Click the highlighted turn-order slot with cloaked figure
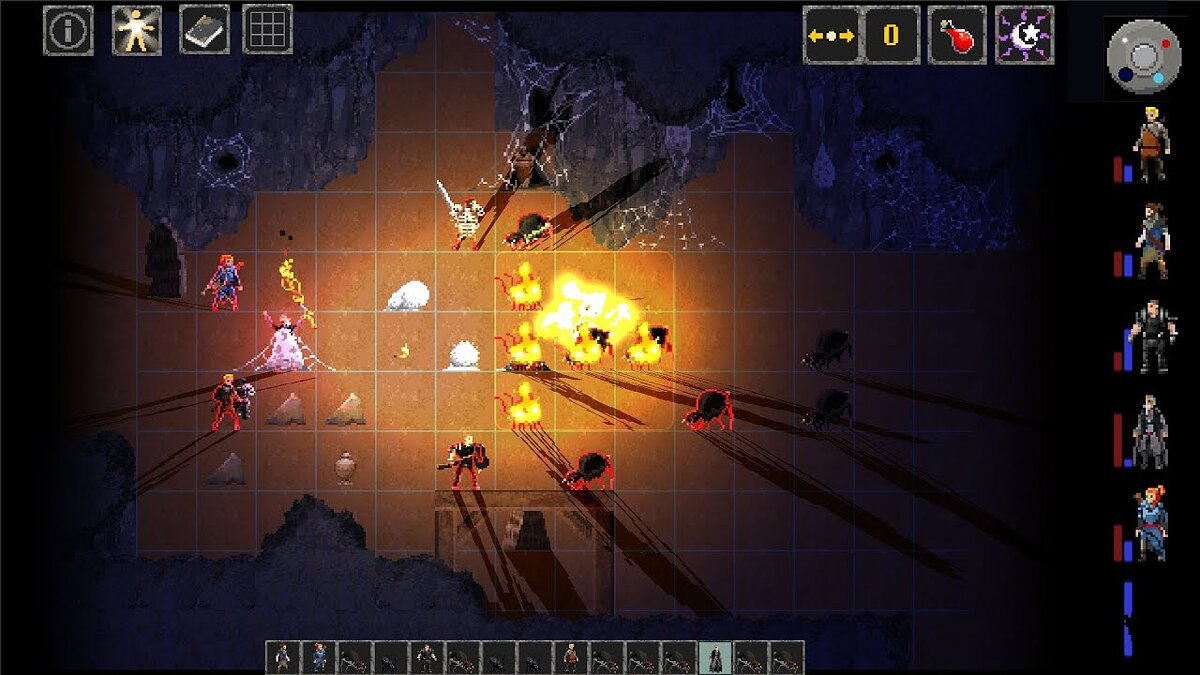The height and width of the screenshot is (675, 1200). coord(716,657)
